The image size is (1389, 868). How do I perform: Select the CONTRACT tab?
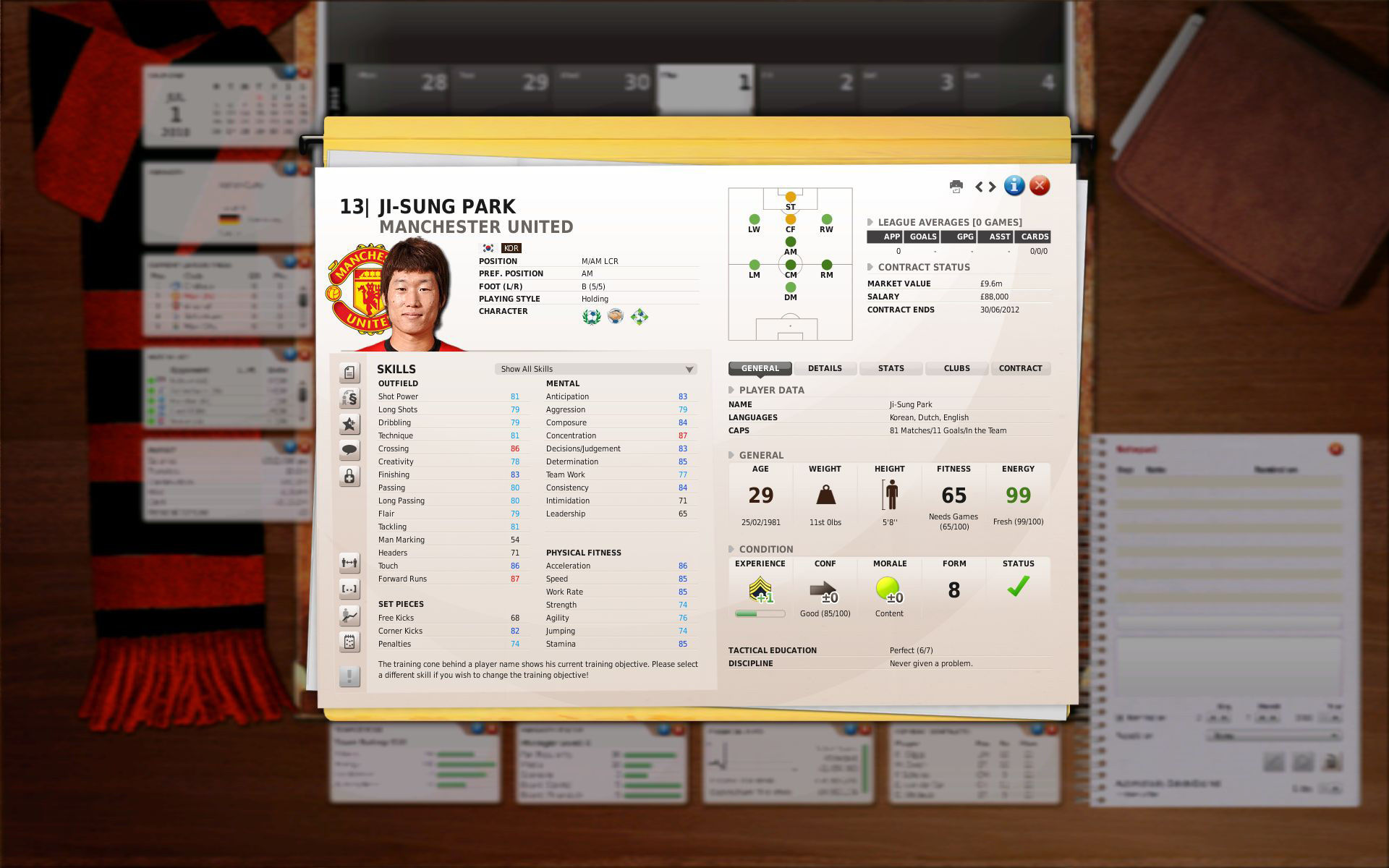pyautogui.click(x=1021, y=368)
